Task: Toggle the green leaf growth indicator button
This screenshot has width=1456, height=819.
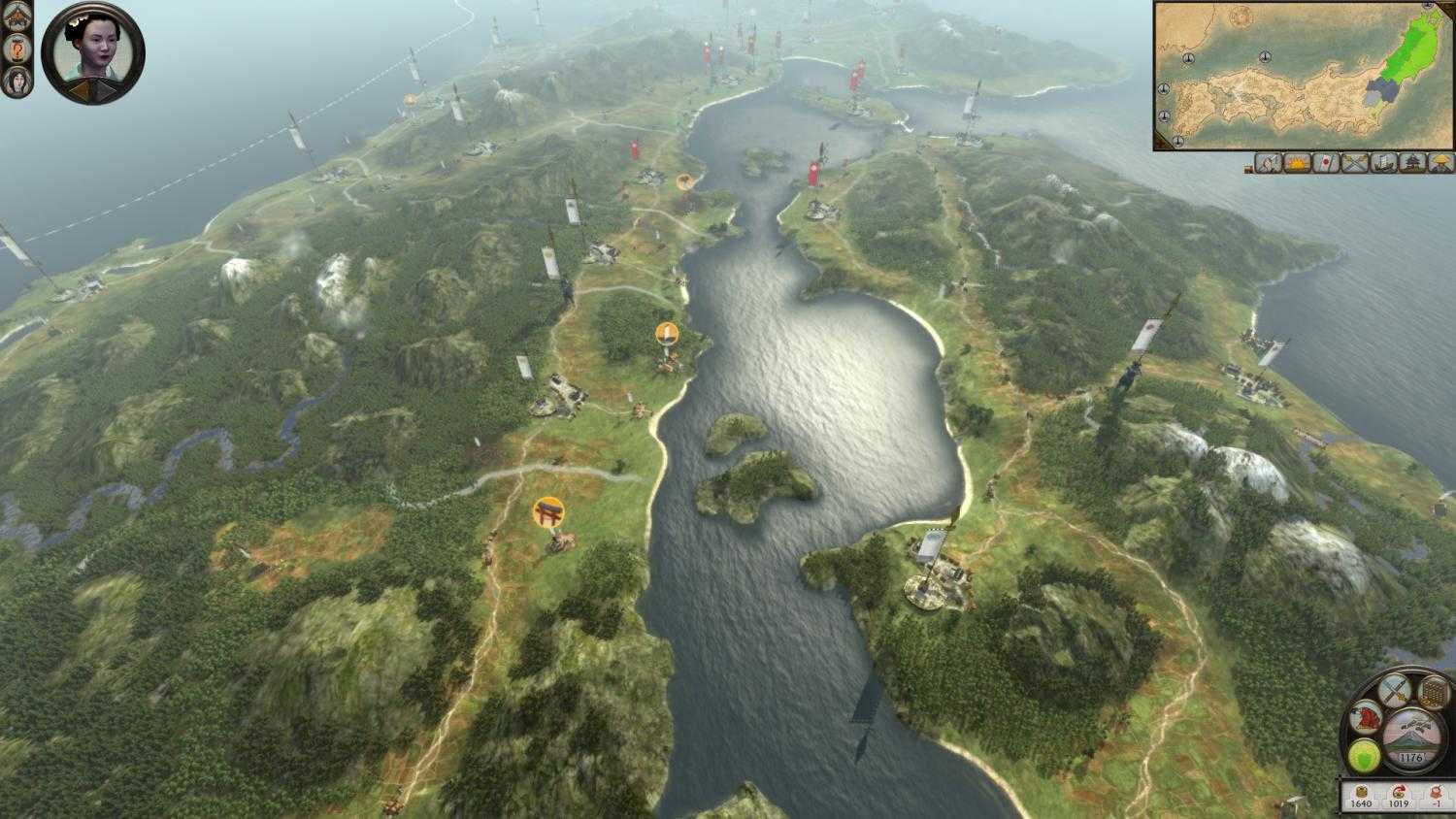Action: coord(1365,755)
